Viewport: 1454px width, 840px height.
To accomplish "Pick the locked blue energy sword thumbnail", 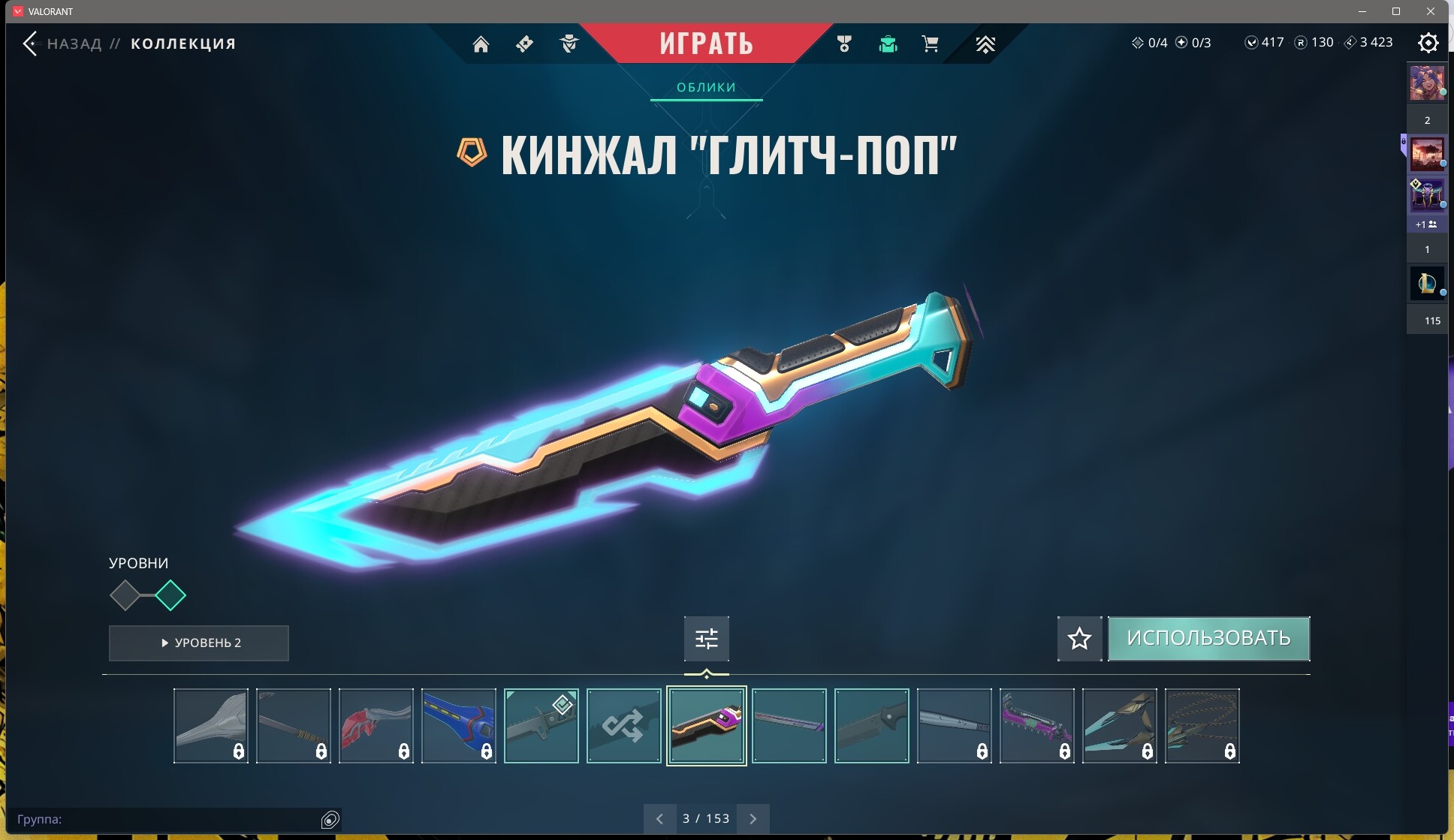I will (458, 726).
